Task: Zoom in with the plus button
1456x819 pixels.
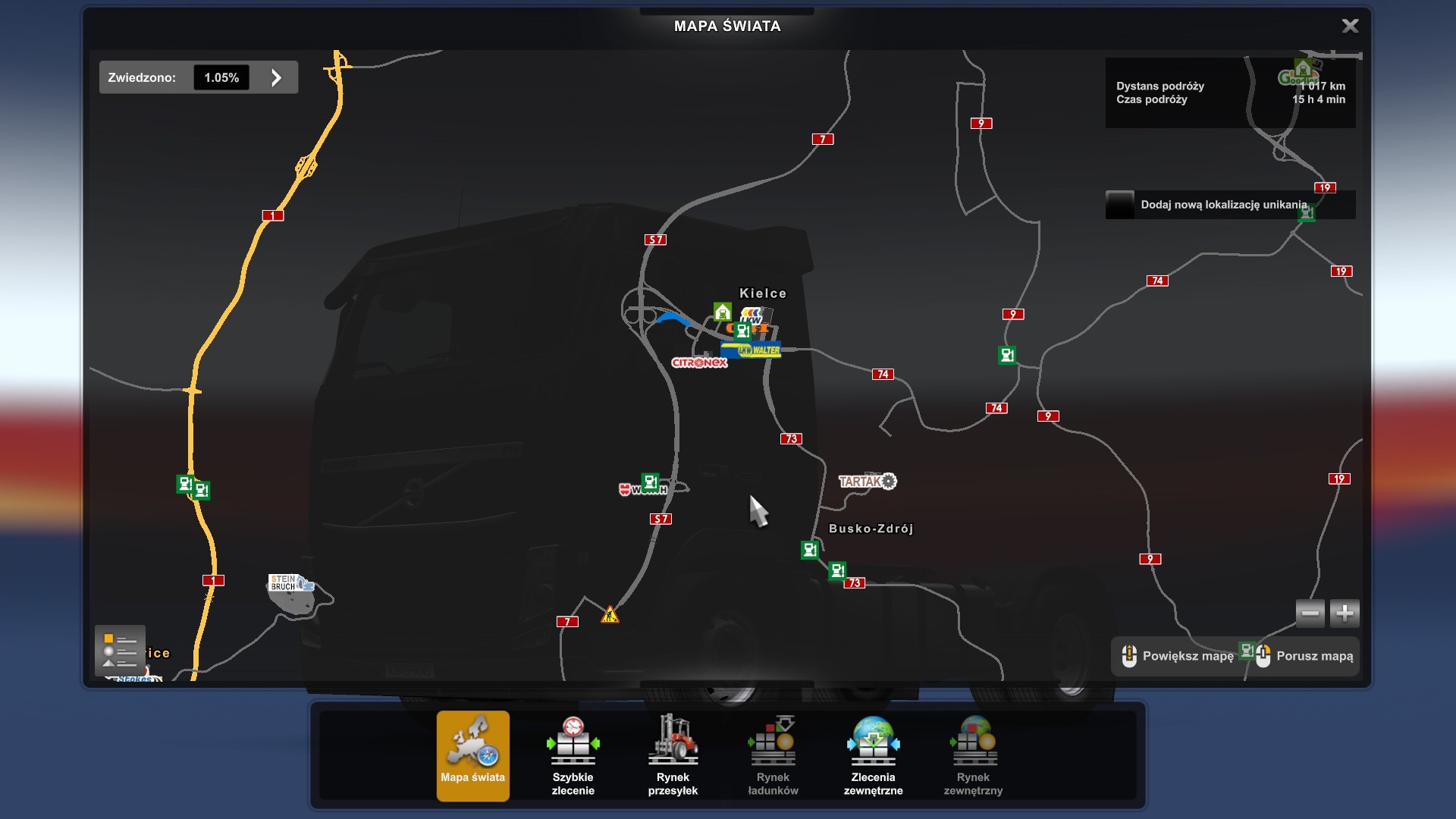Action: 1345,613
